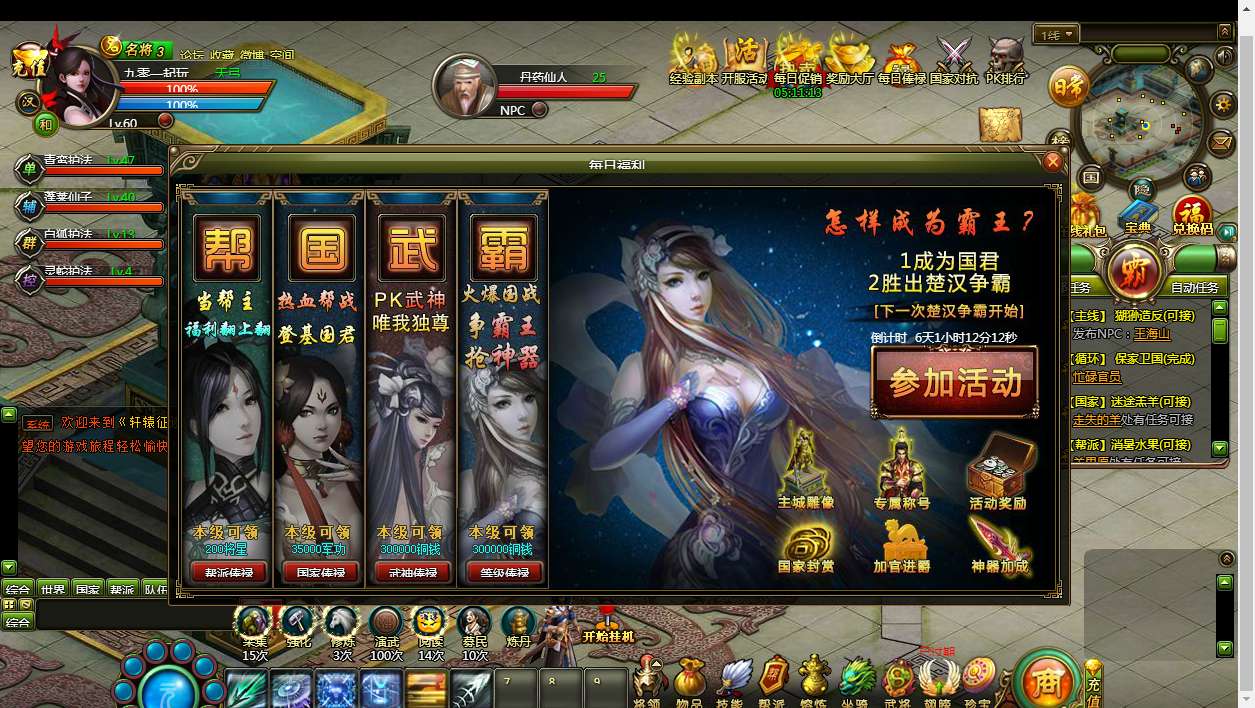Image resolution: width=1255 pixels, height=708 pixels.
Task: Open the PK排行 skull ranking icon
Action: click(x=1006, y=59)
